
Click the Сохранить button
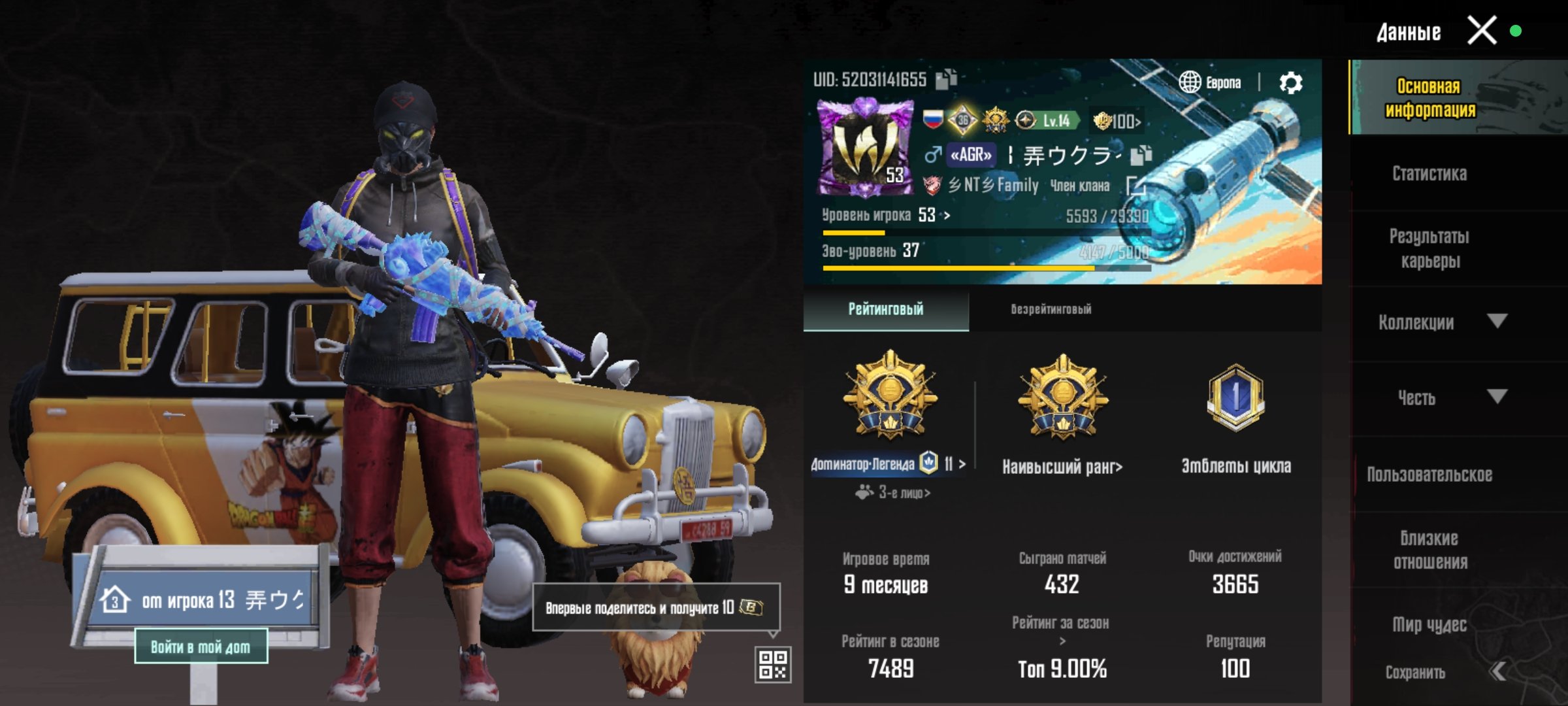click(1416, 672)
